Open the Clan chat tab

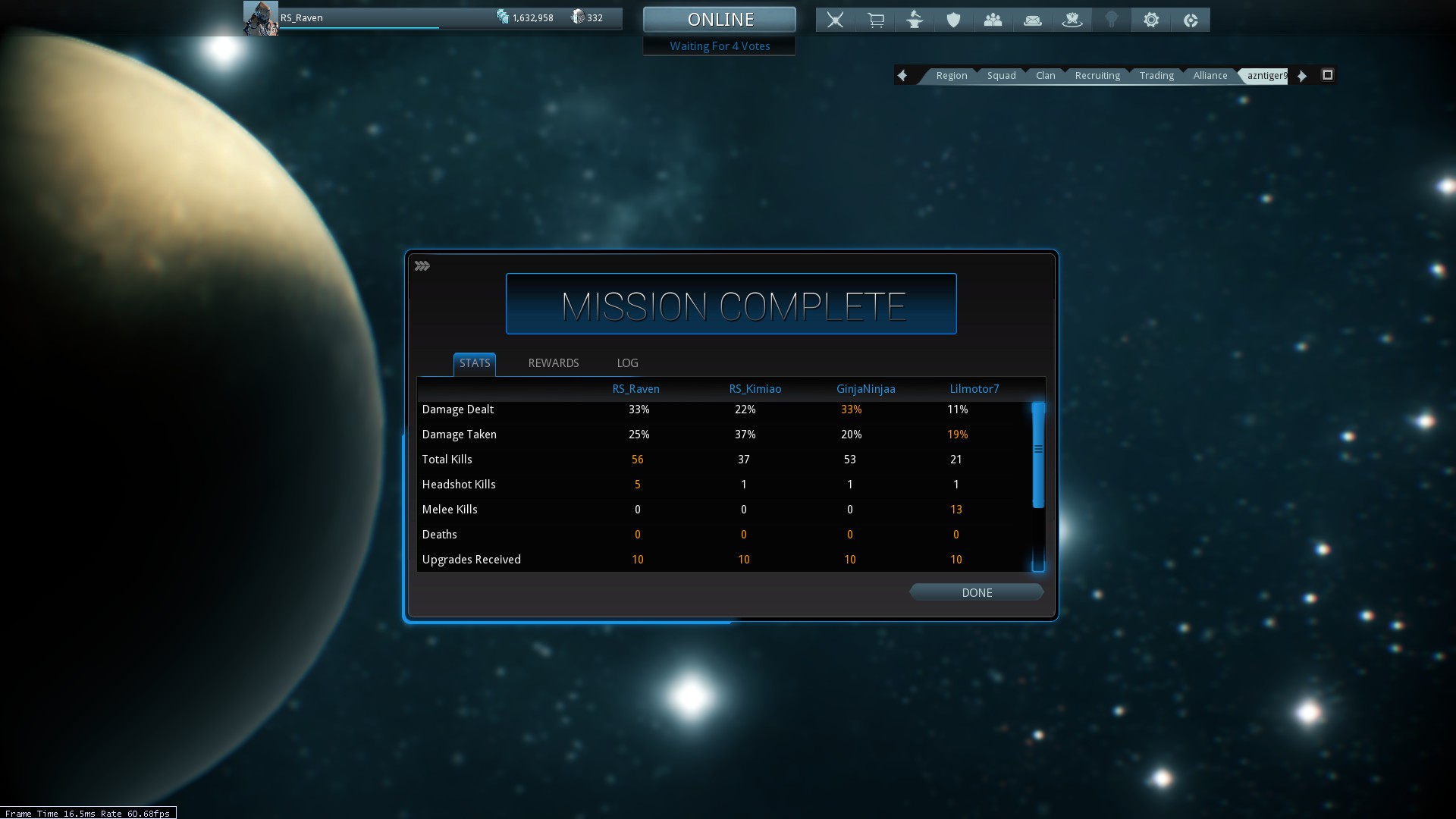[x=1045, y=76]
